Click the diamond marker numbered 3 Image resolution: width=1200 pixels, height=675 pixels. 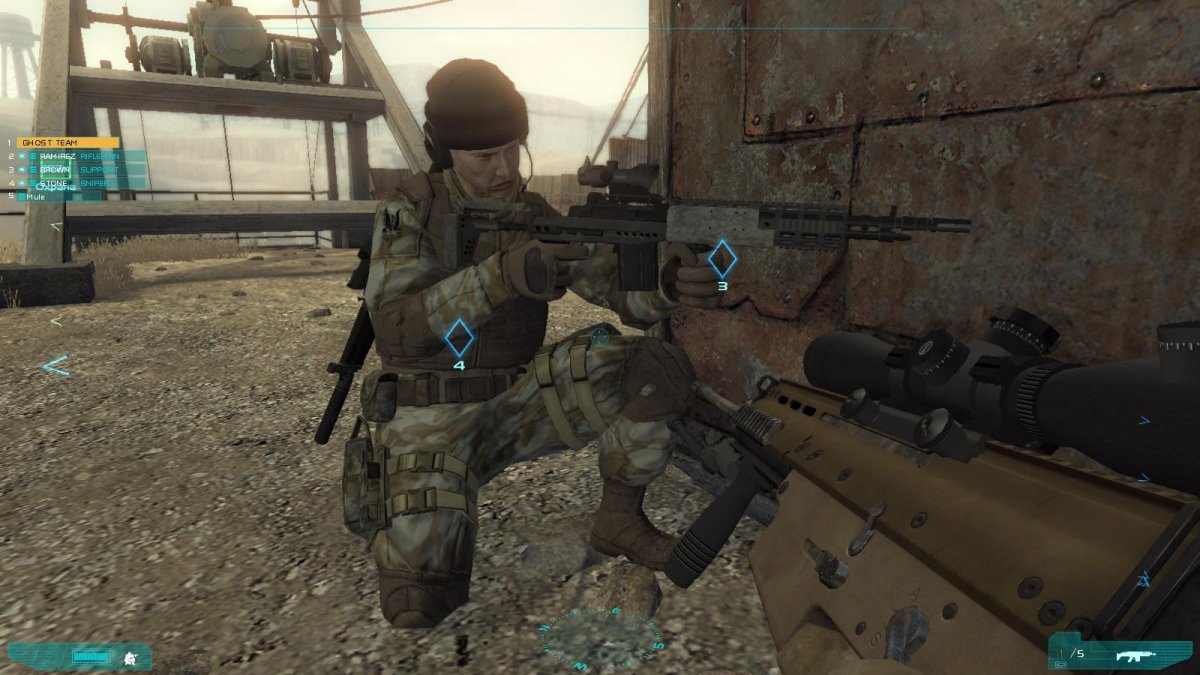pyautogui.click(x=722, y=259)
